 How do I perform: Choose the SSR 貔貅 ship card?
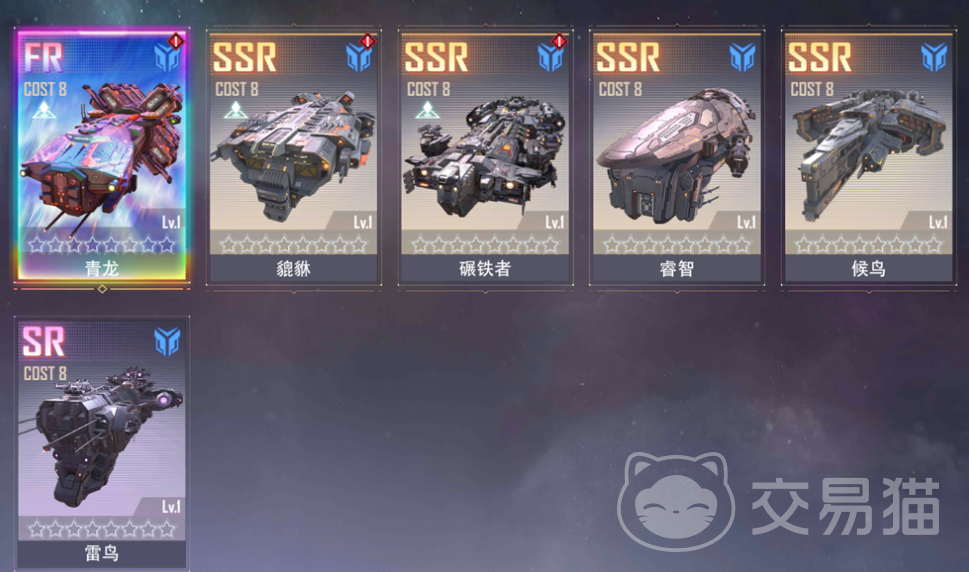click(293, 158)
